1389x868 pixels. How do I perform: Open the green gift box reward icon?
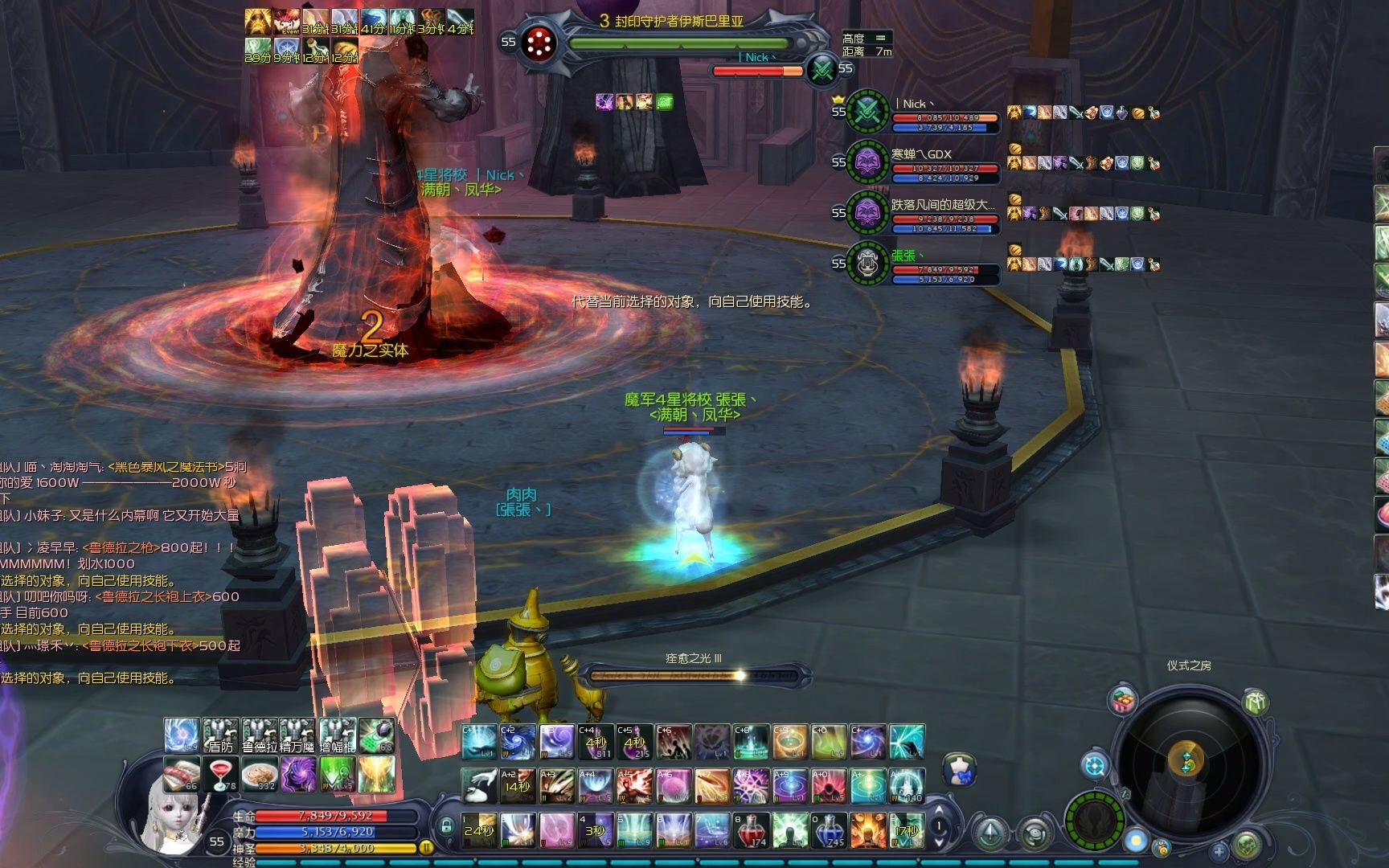coord(1255,702)
